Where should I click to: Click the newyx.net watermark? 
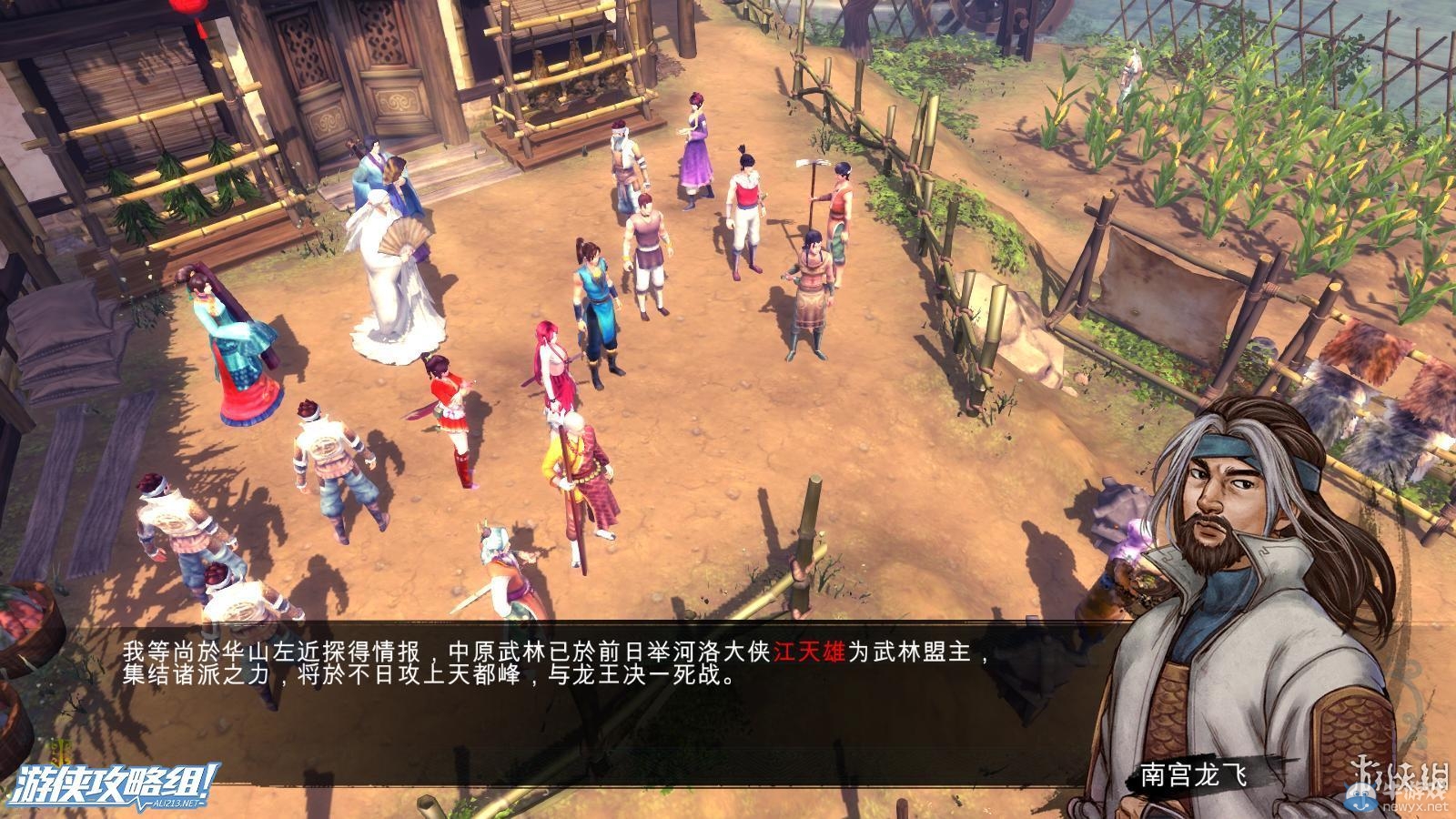coord(1416,806)
